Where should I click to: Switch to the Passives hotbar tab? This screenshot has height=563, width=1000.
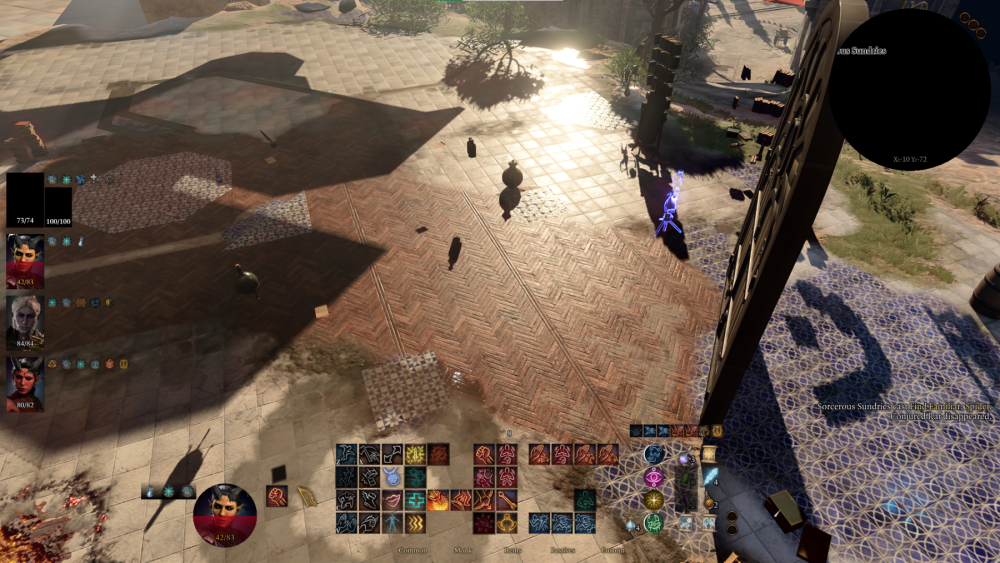[565, 550]
